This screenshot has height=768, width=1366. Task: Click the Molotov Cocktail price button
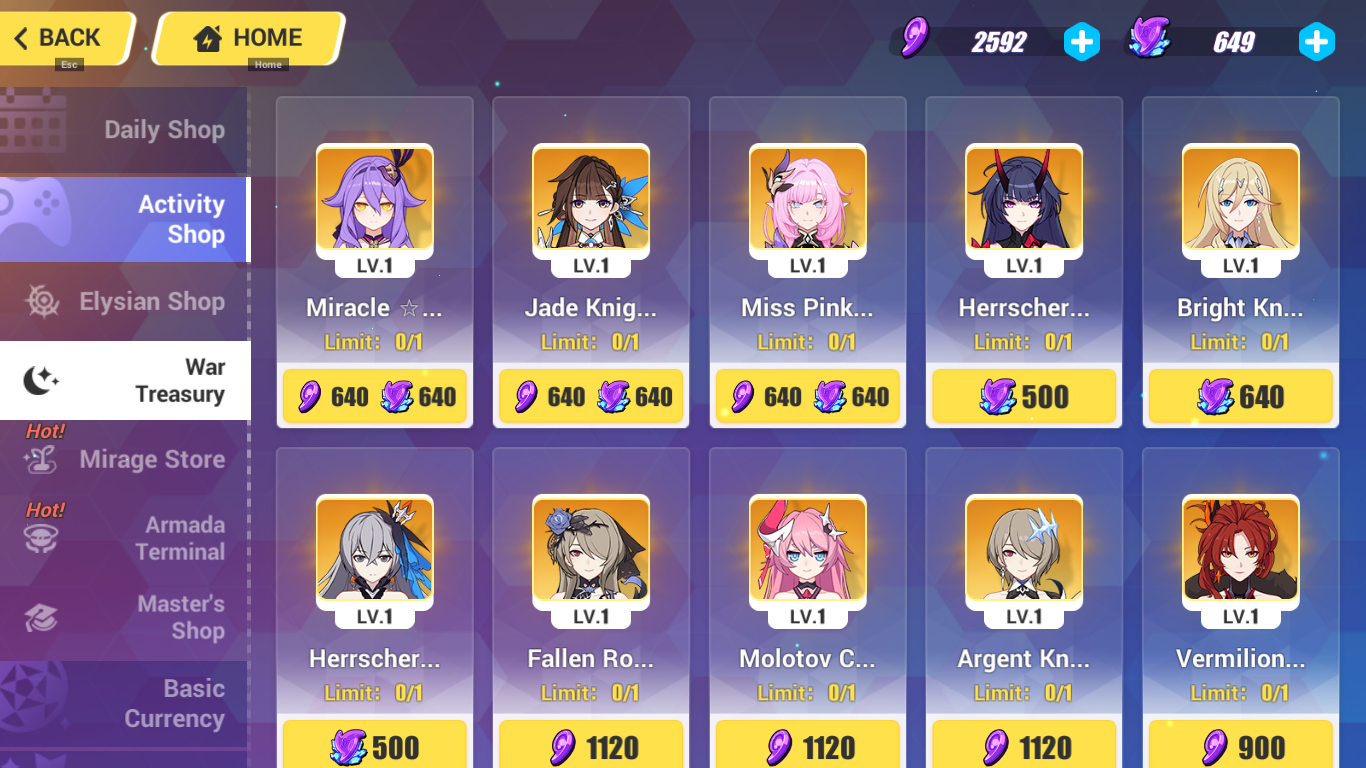[807, 746]
